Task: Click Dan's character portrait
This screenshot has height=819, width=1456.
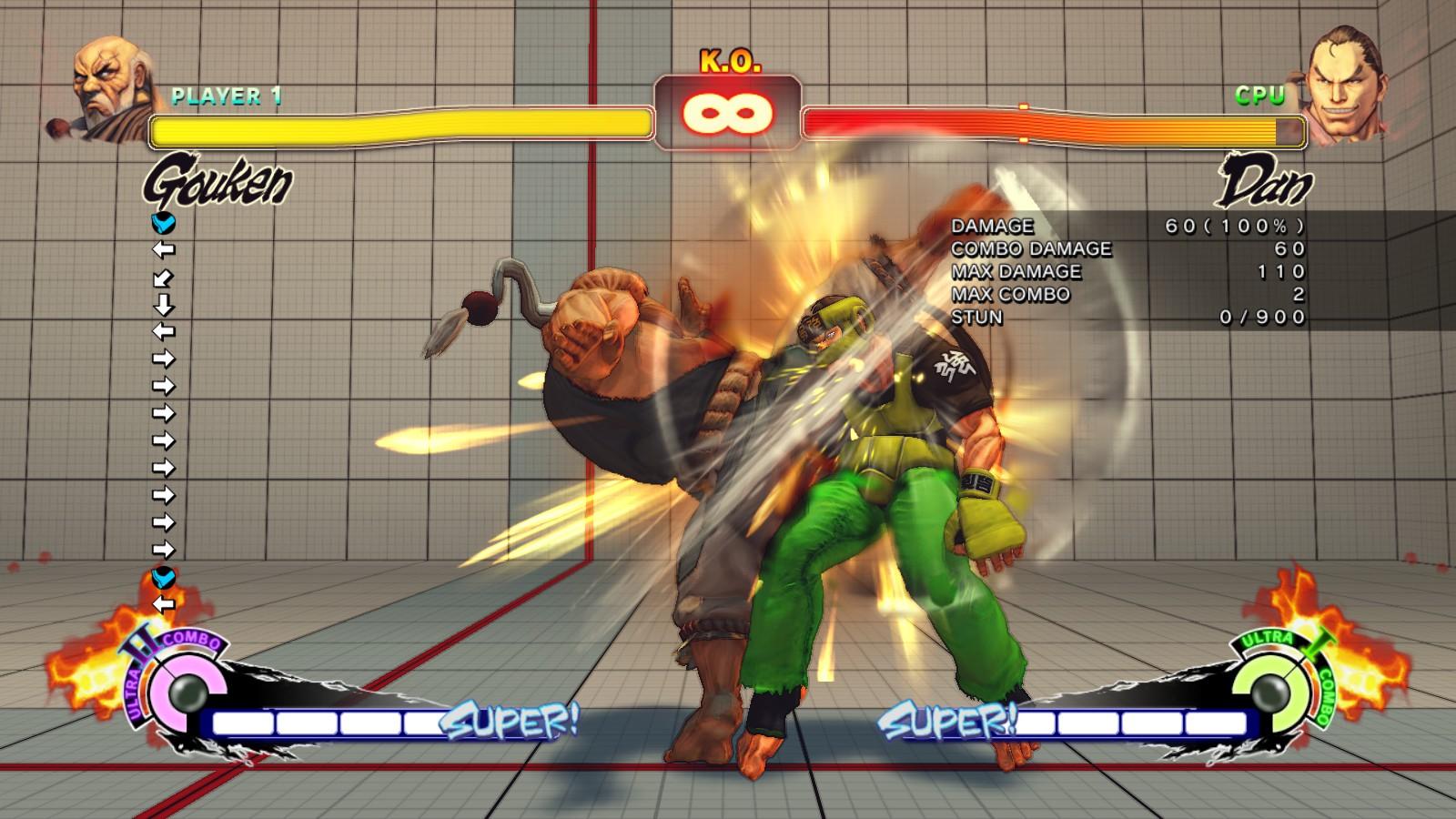Action: tap(1345, 82)
